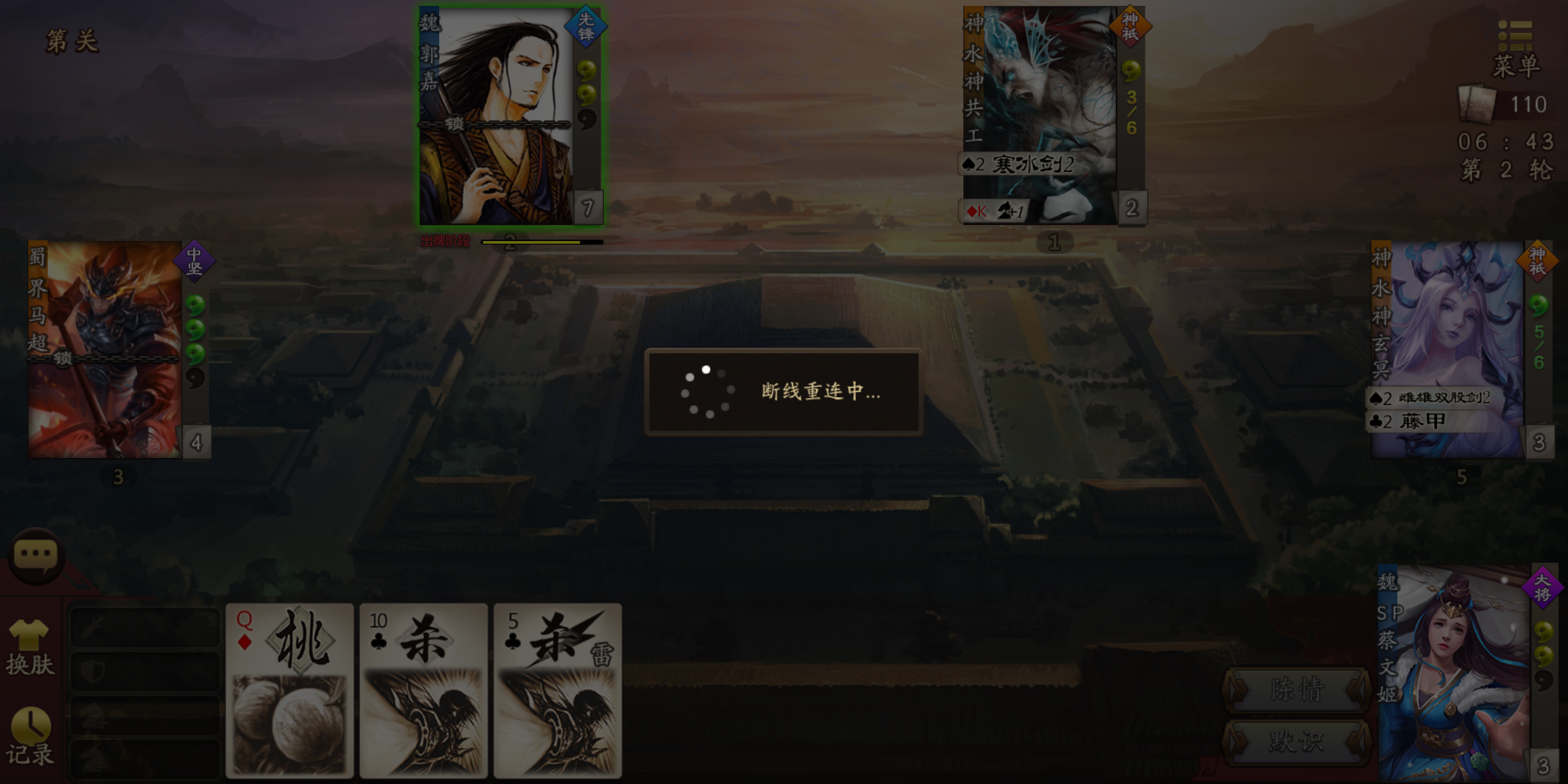Select the shield armor equipment slot
This screenshot has width=1568, height=784.
tap(144, 671)
